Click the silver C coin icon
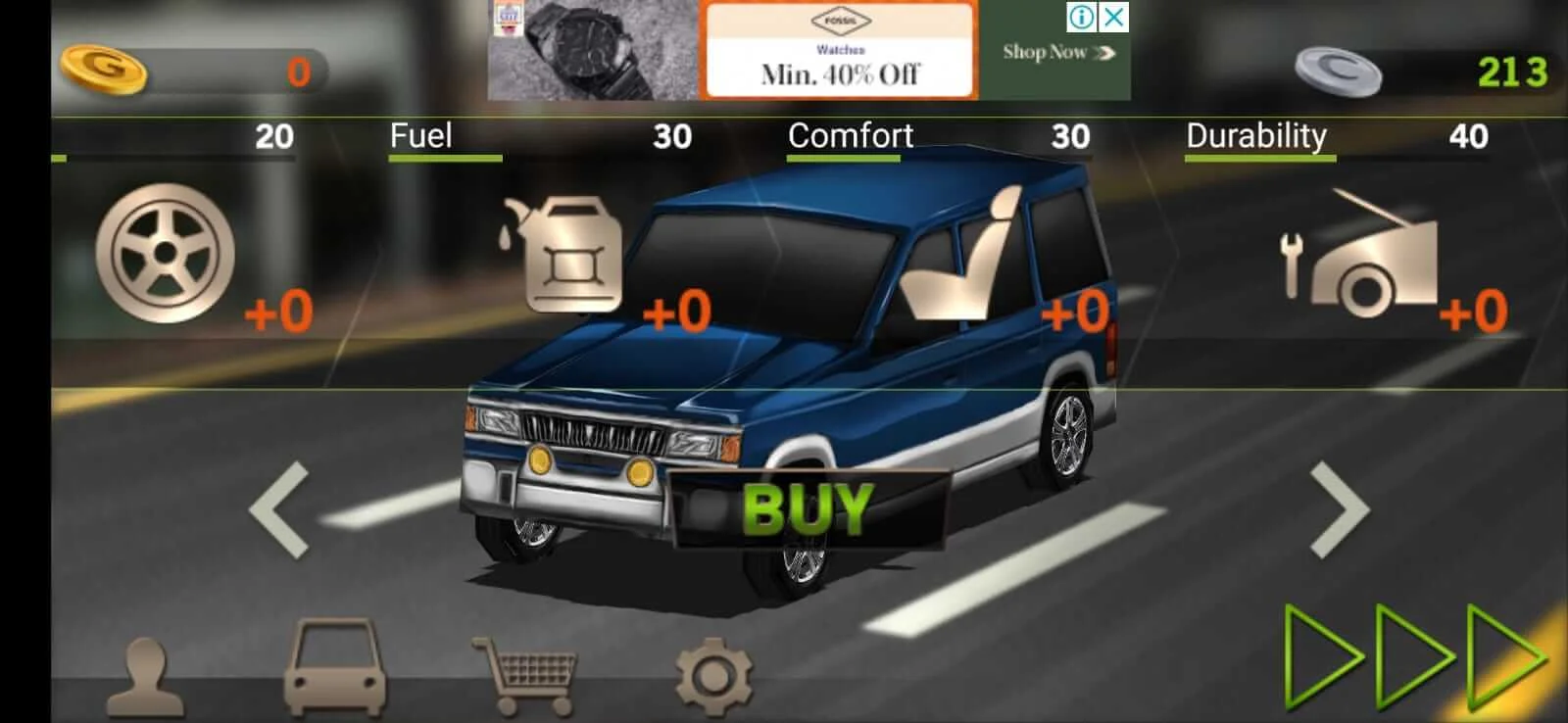 click(1338, 72)
